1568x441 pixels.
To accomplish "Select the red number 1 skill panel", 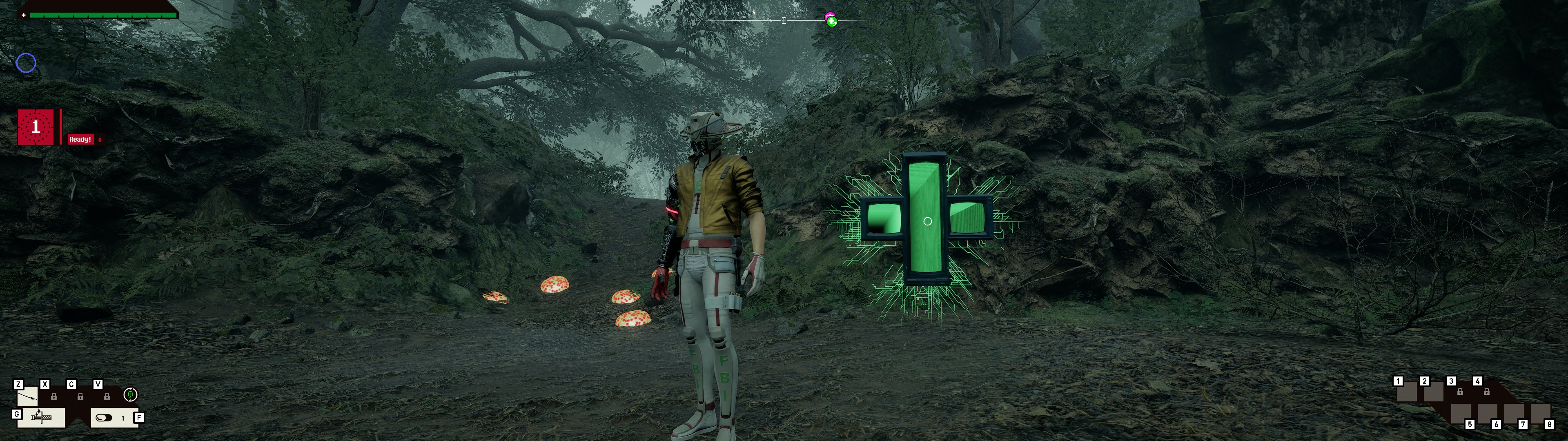I will pos(36,127).
